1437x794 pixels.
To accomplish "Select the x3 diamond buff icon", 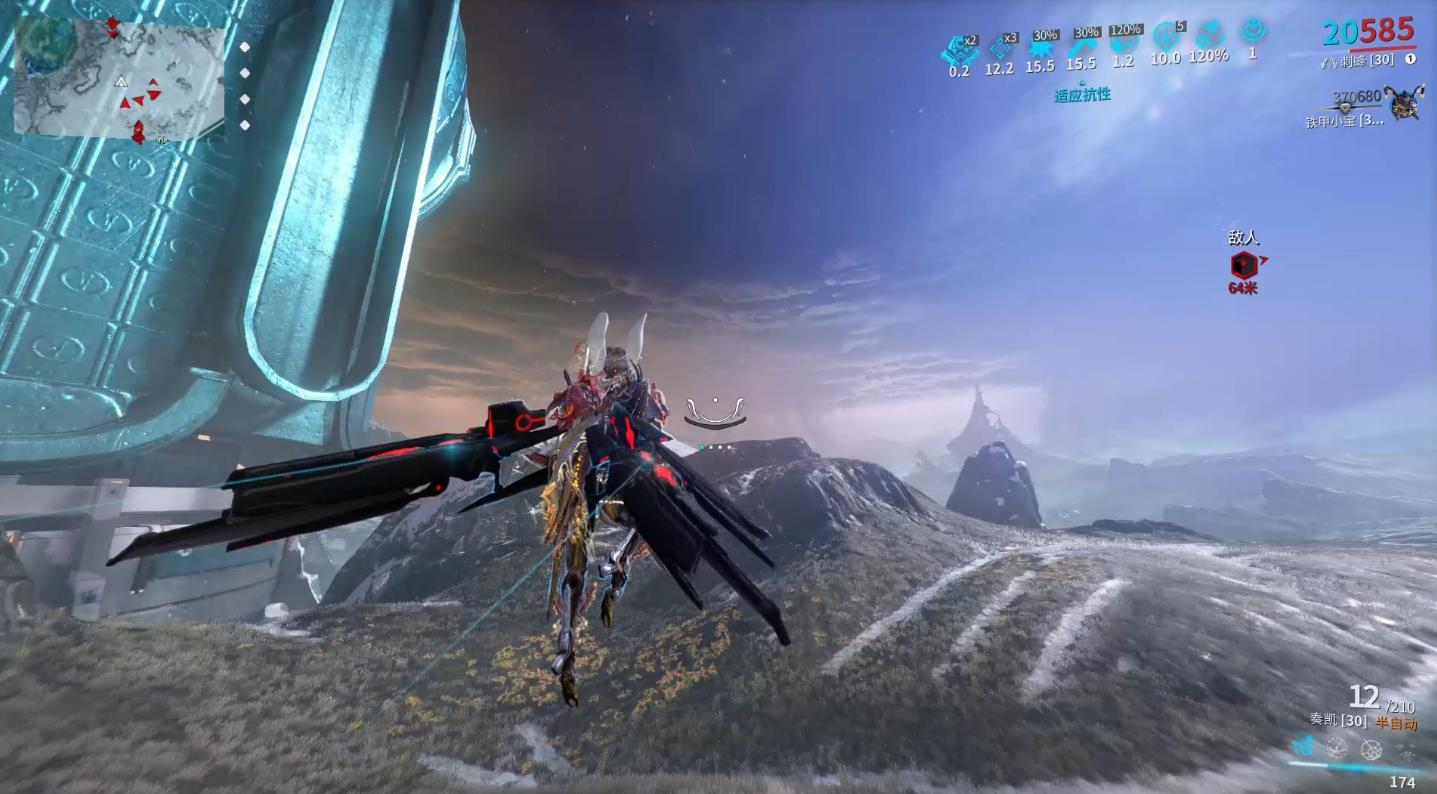I will (x=999, y=46).
